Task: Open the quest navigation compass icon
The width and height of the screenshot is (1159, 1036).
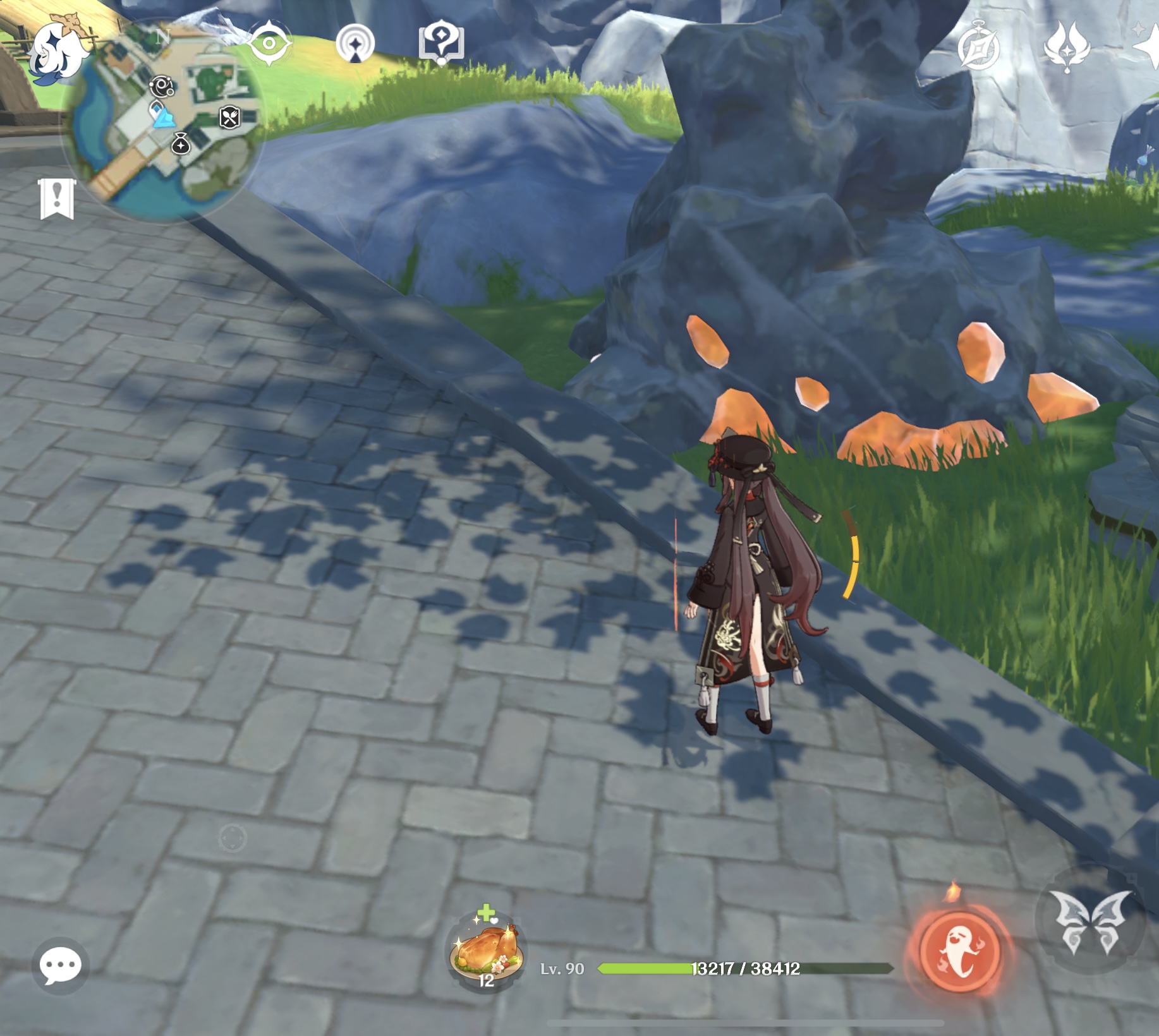Action: [270, 43]
